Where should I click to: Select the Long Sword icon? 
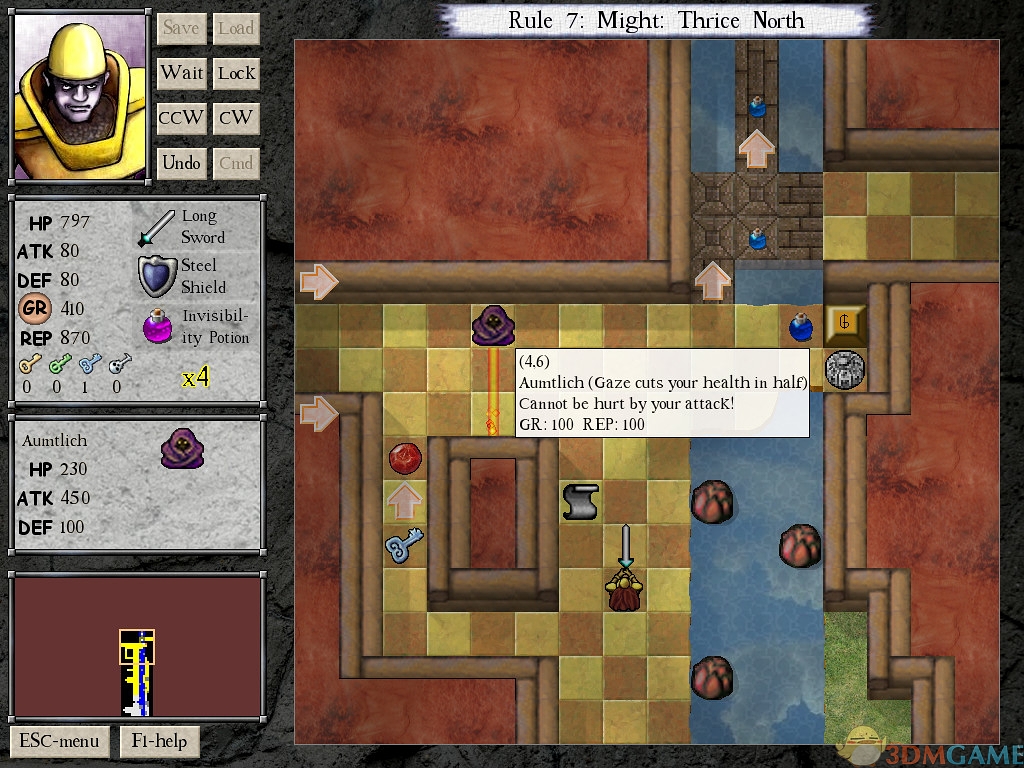pyautogui.click(x=155, y=228)
